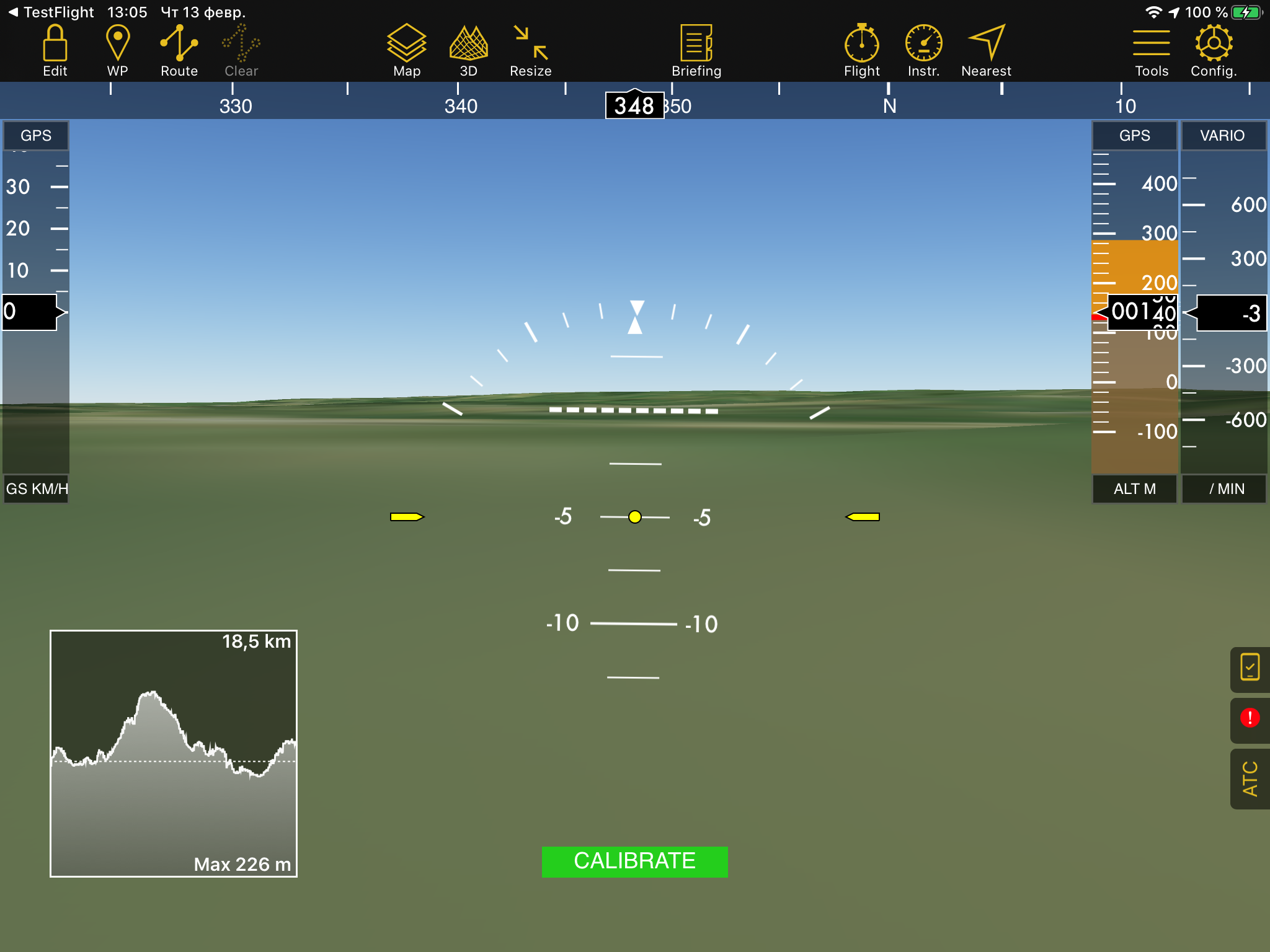Screen dimensions: 1270x952
Task: Click the green CALIBRATE button
Action: [634, 862]
